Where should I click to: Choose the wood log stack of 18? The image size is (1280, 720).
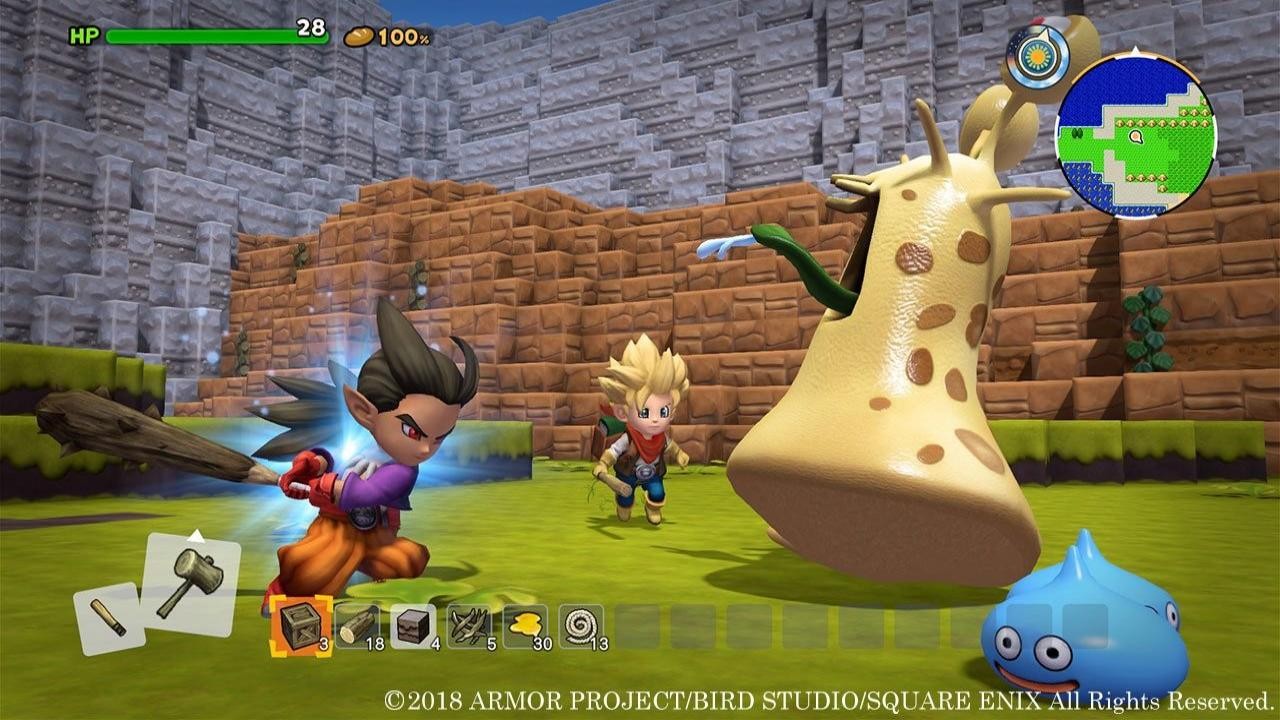(357, 626)
